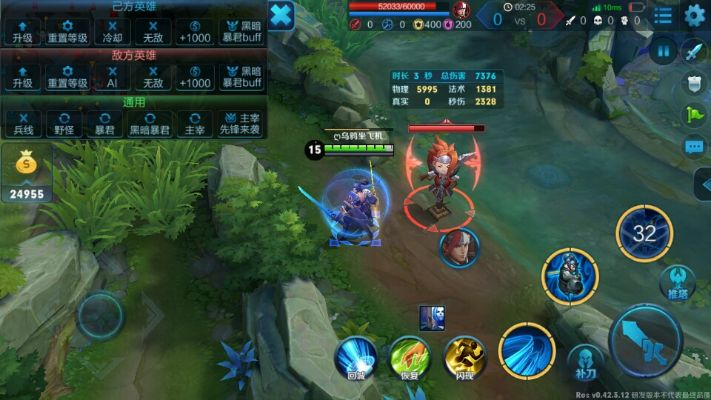
Task: Send the defend signal with shield icon
Action: (694, 84)
